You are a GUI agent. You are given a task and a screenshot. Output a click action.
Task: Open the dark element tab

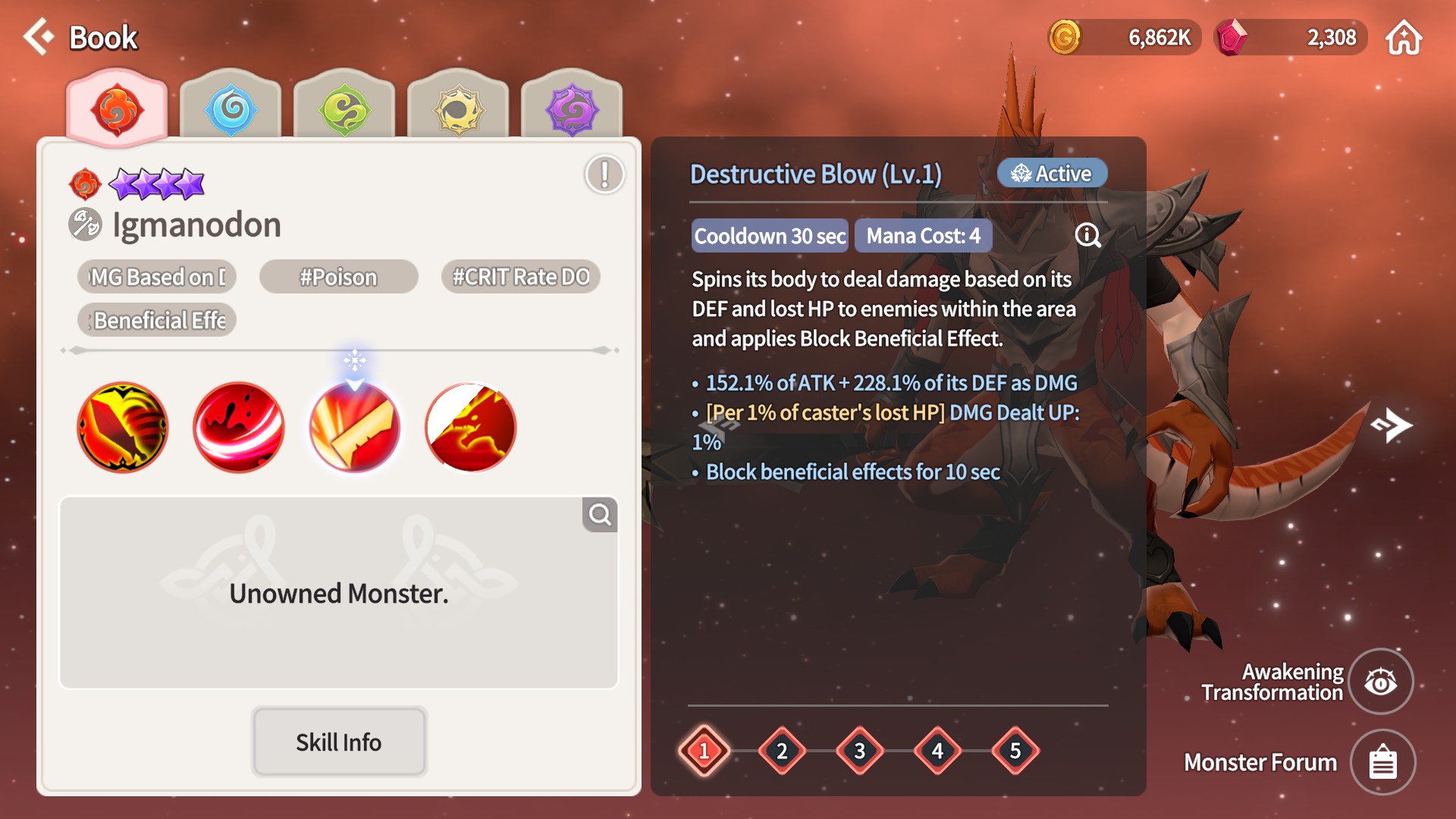pos(572,109)
